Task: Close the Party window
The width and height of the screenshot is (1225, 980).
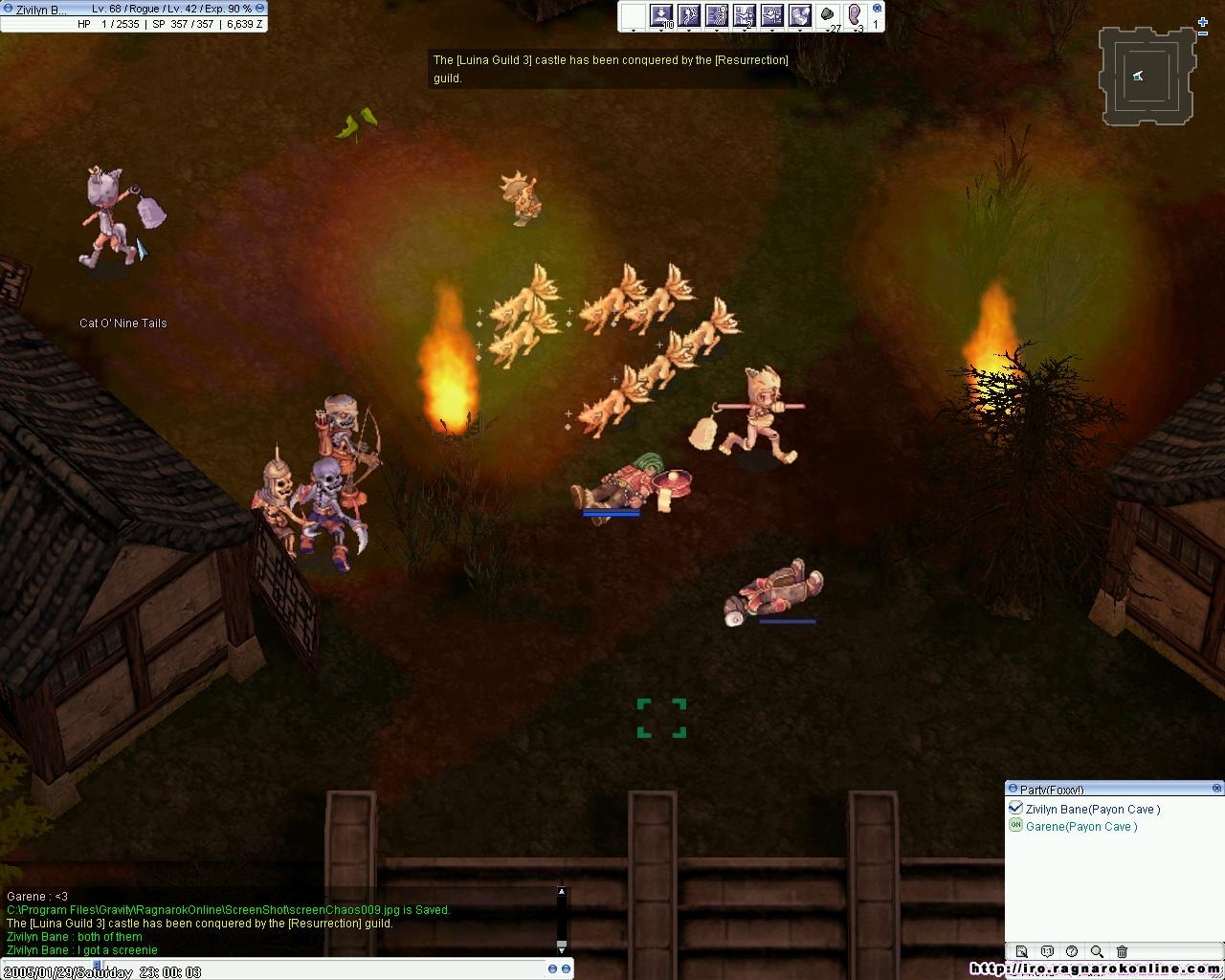Action: 1217,789
